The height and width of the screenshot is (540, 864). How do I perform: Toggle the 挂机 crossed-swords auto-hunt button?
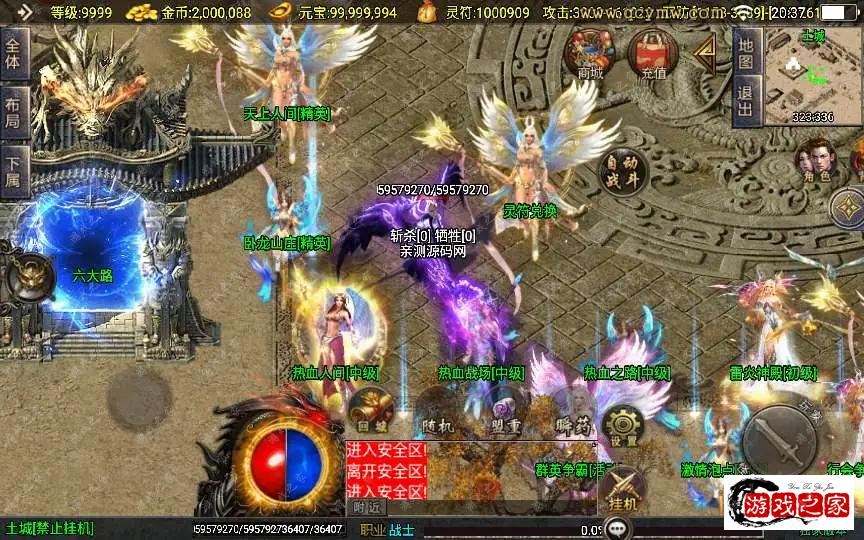click(622, 490)
